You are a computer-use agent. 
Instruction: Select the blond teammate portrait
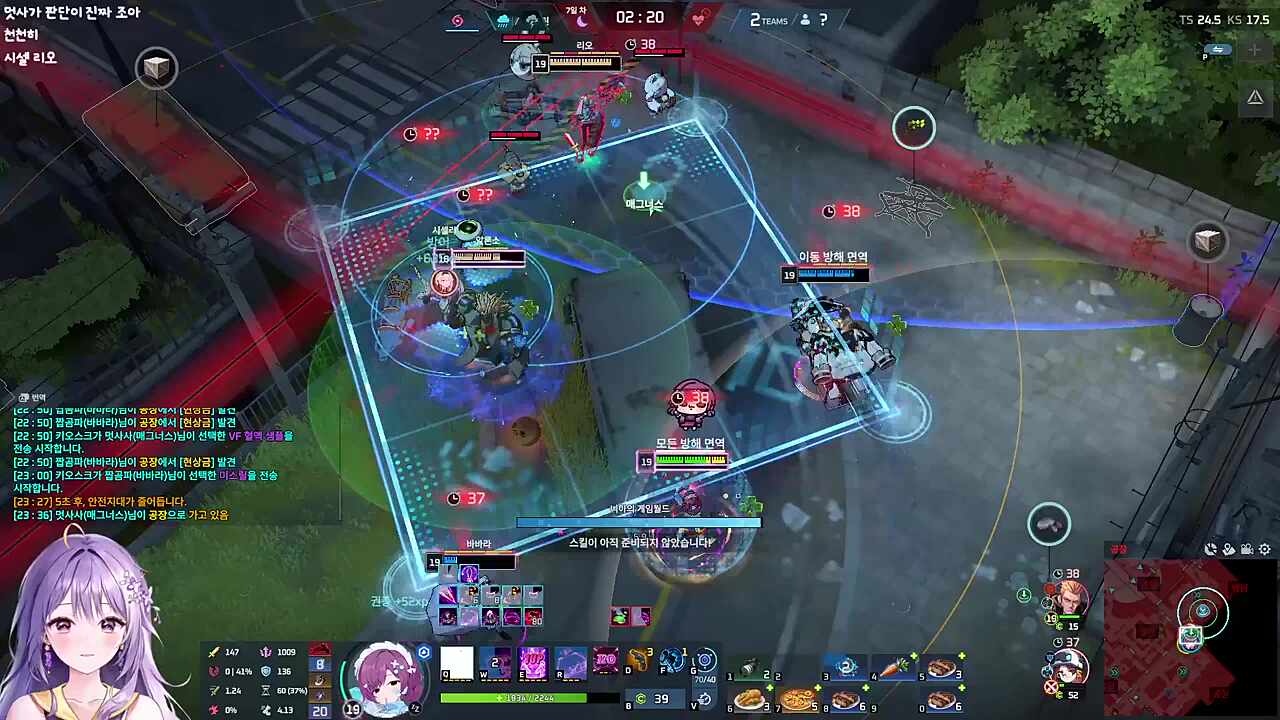pyautogui.click(x=1068, y=600)
